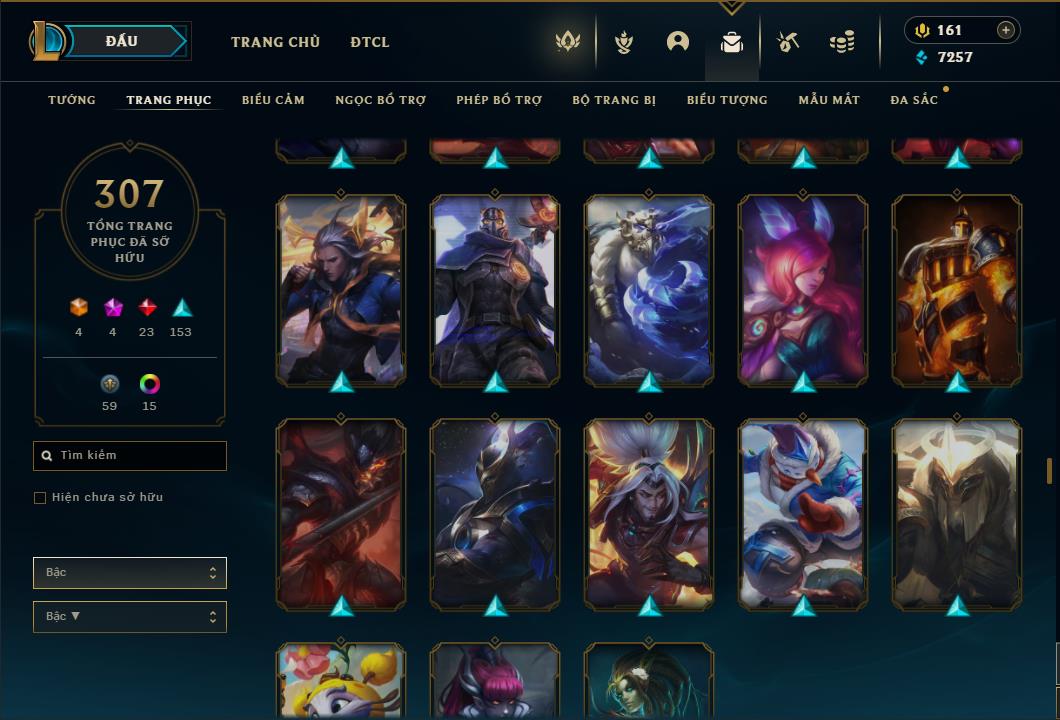The width and height of the screenshot is (1060, 720).
Task: Add currency with the plus button
Action: (1006, 30)
